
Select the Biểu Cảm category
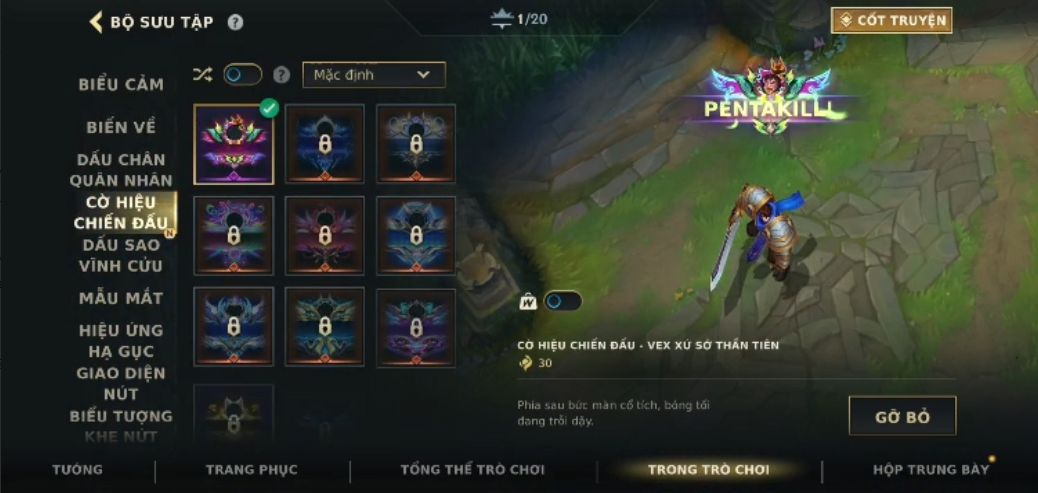click(x=121, y=85)
